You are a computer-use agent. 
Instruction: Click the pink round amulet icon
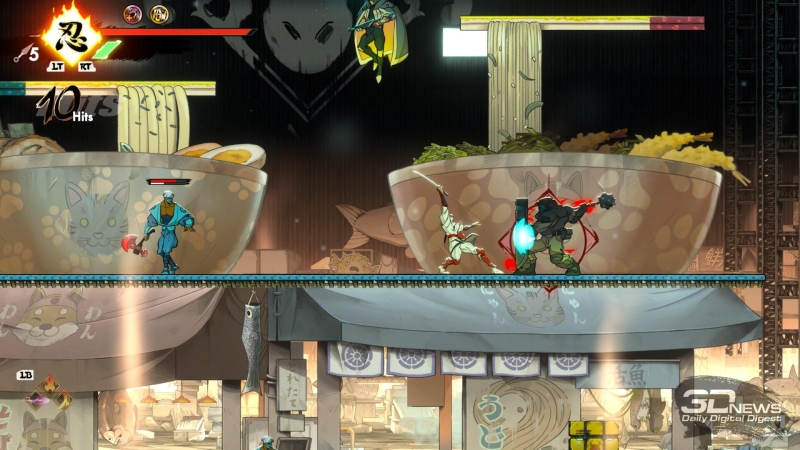[132, 14]
